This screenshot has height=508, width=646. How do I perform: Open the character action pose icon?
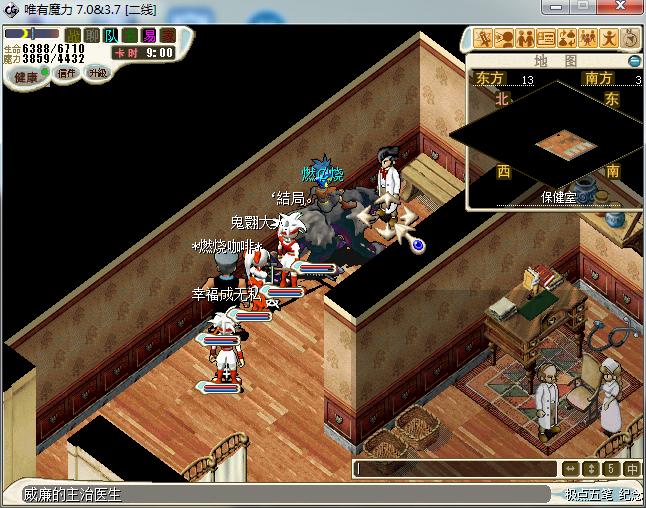pyautogui.click(x=609, y=39)
